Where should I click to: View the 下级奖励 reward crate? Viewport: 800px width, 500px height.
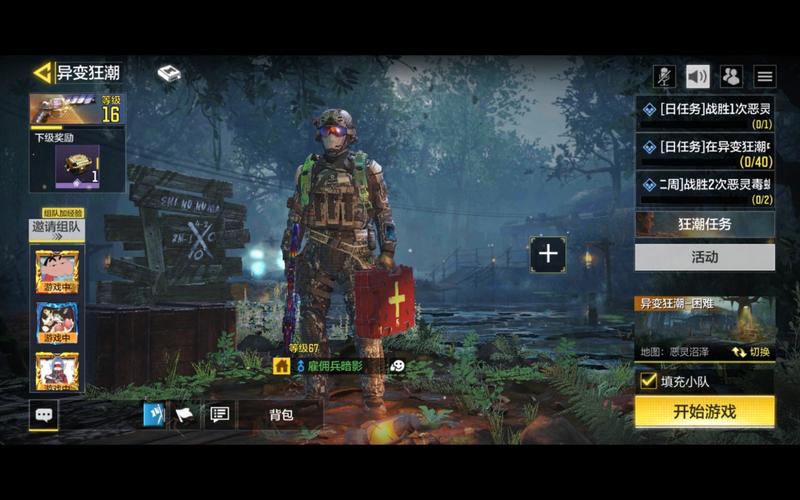(78, 166)
